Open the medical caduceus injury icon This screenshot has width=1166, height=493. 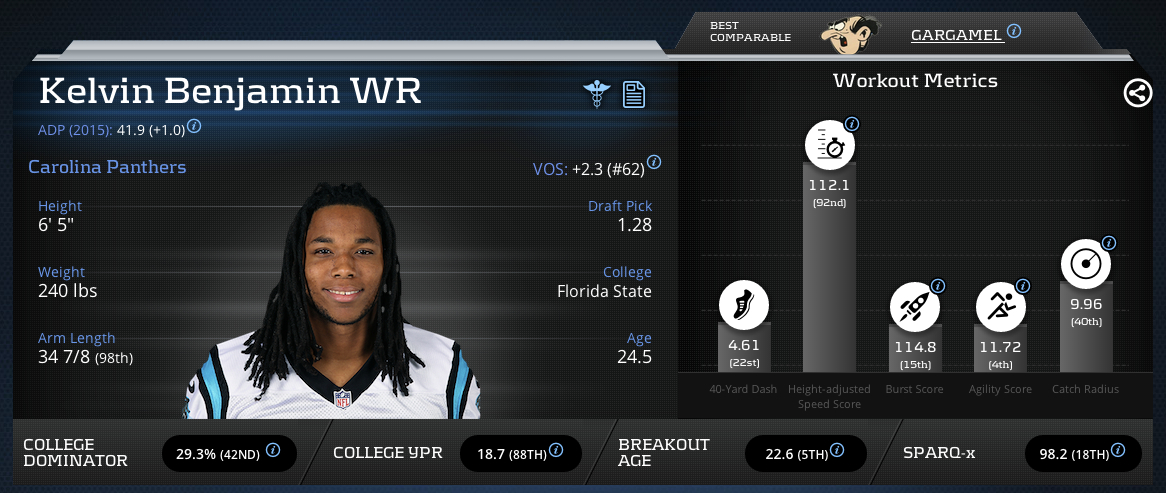[x=597, y=95]
